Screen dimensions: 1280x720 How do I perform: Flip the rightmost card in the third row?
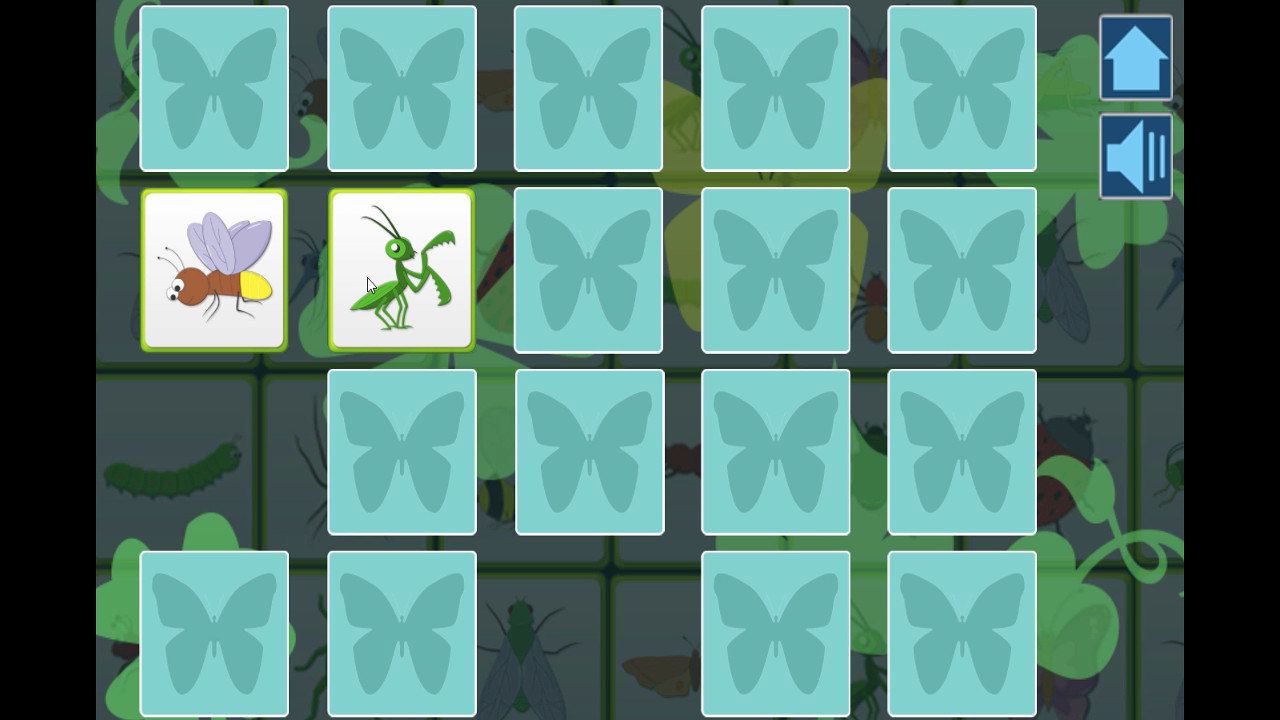(961, 452)
